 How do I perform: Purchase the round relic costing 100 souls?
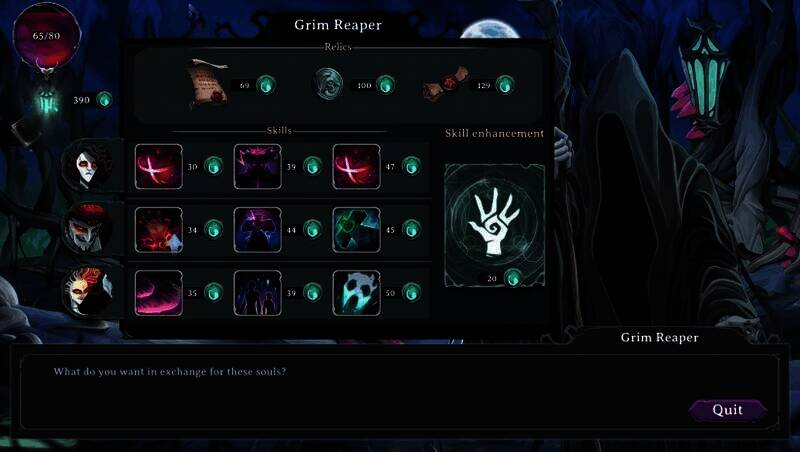328,85
